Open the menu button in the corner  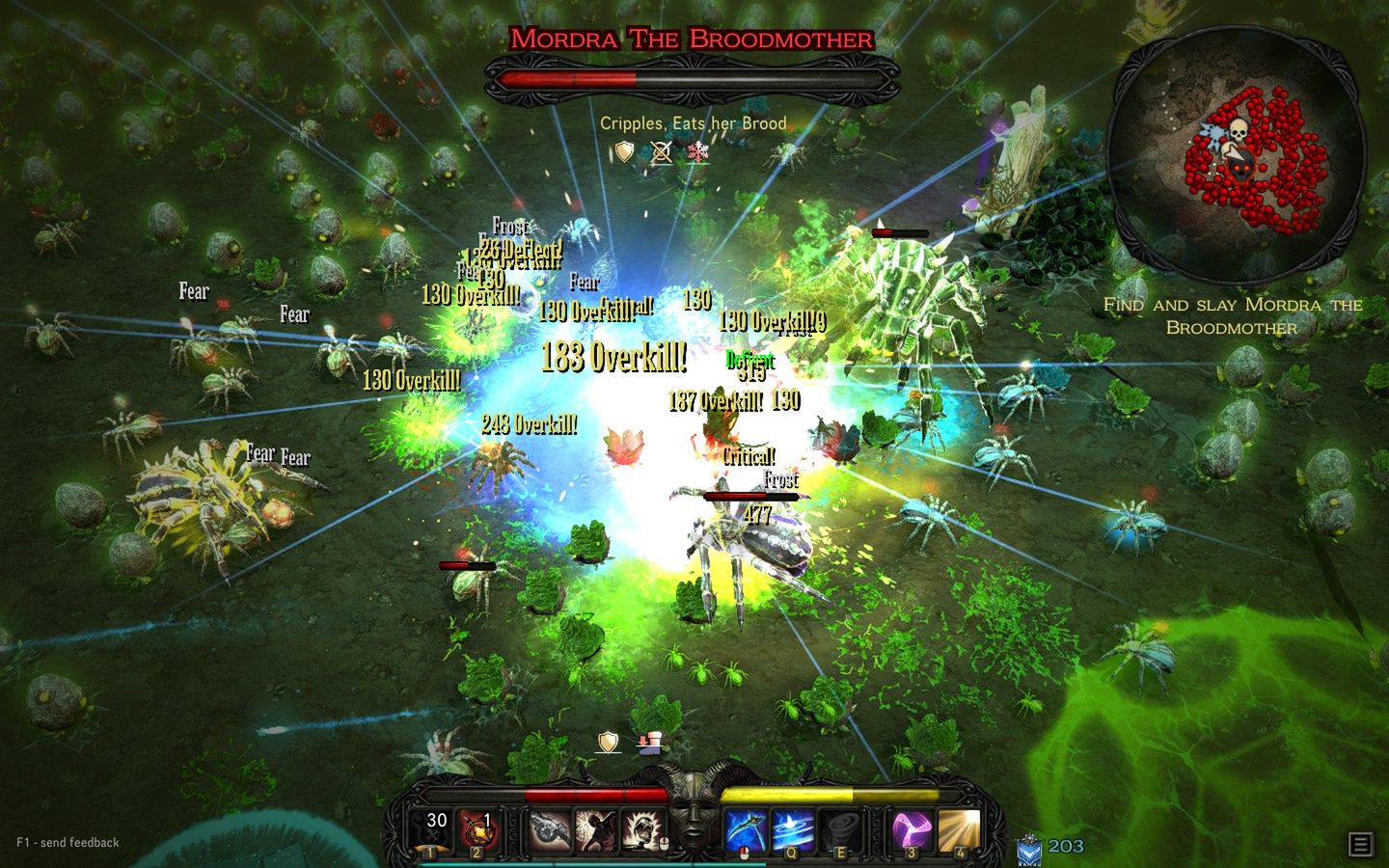coord(1360,845)
